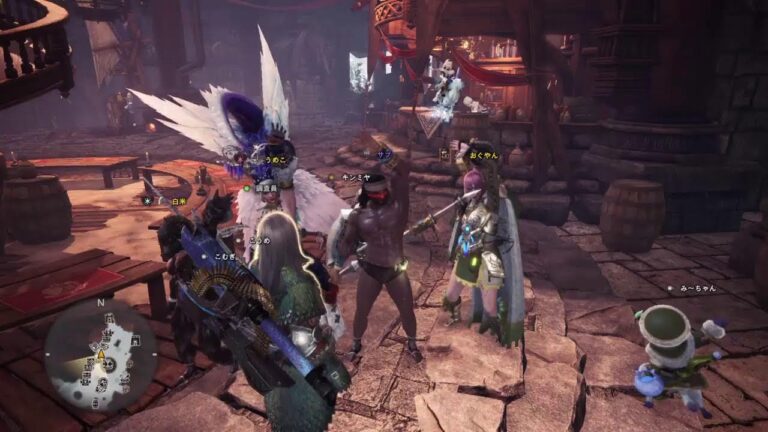The image size is (768, 432).
Task: Open the circular minimap
Action: [100, 355]
